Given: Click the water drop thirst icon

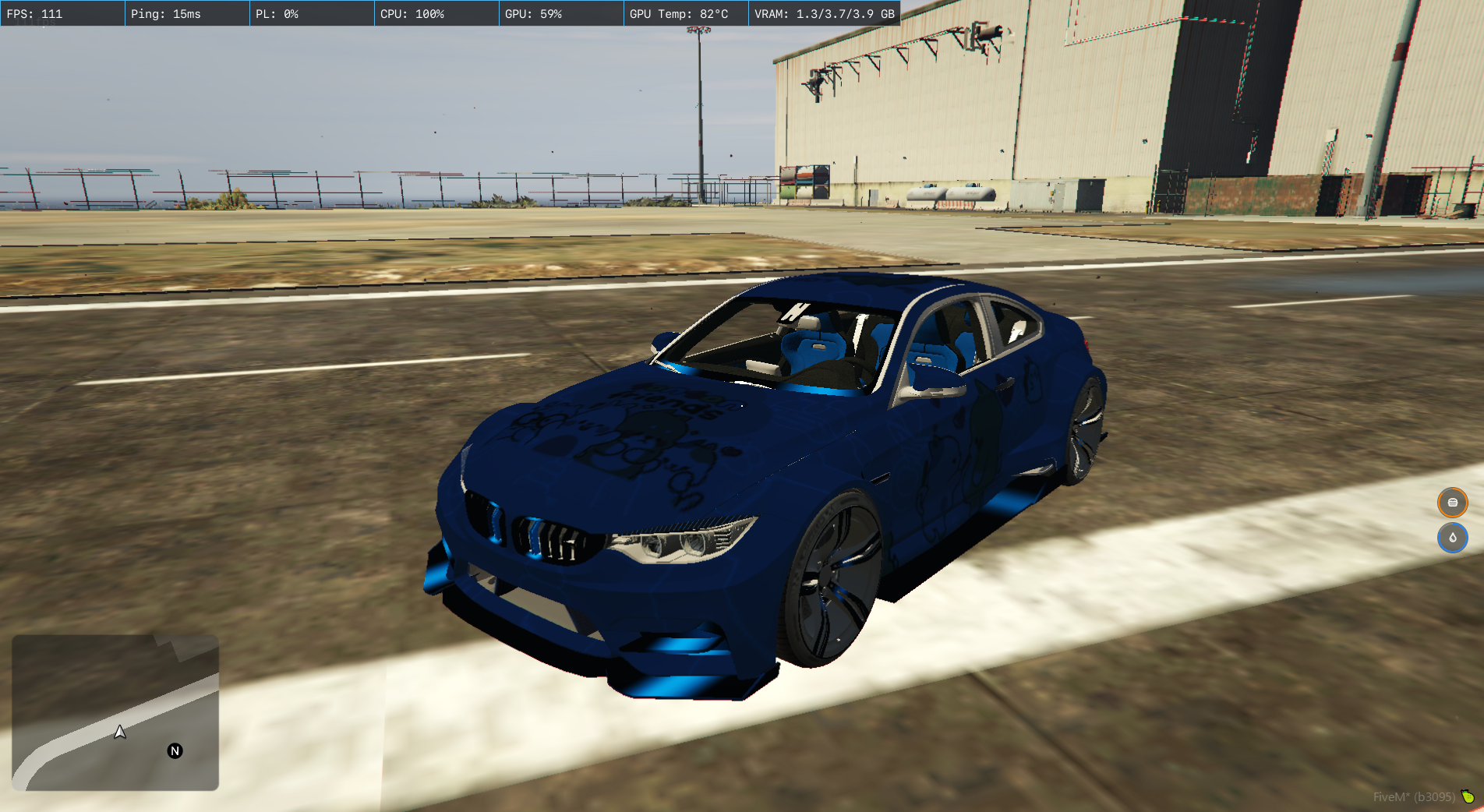Looking at the screenshot, I should click(x=1452, y=538).
